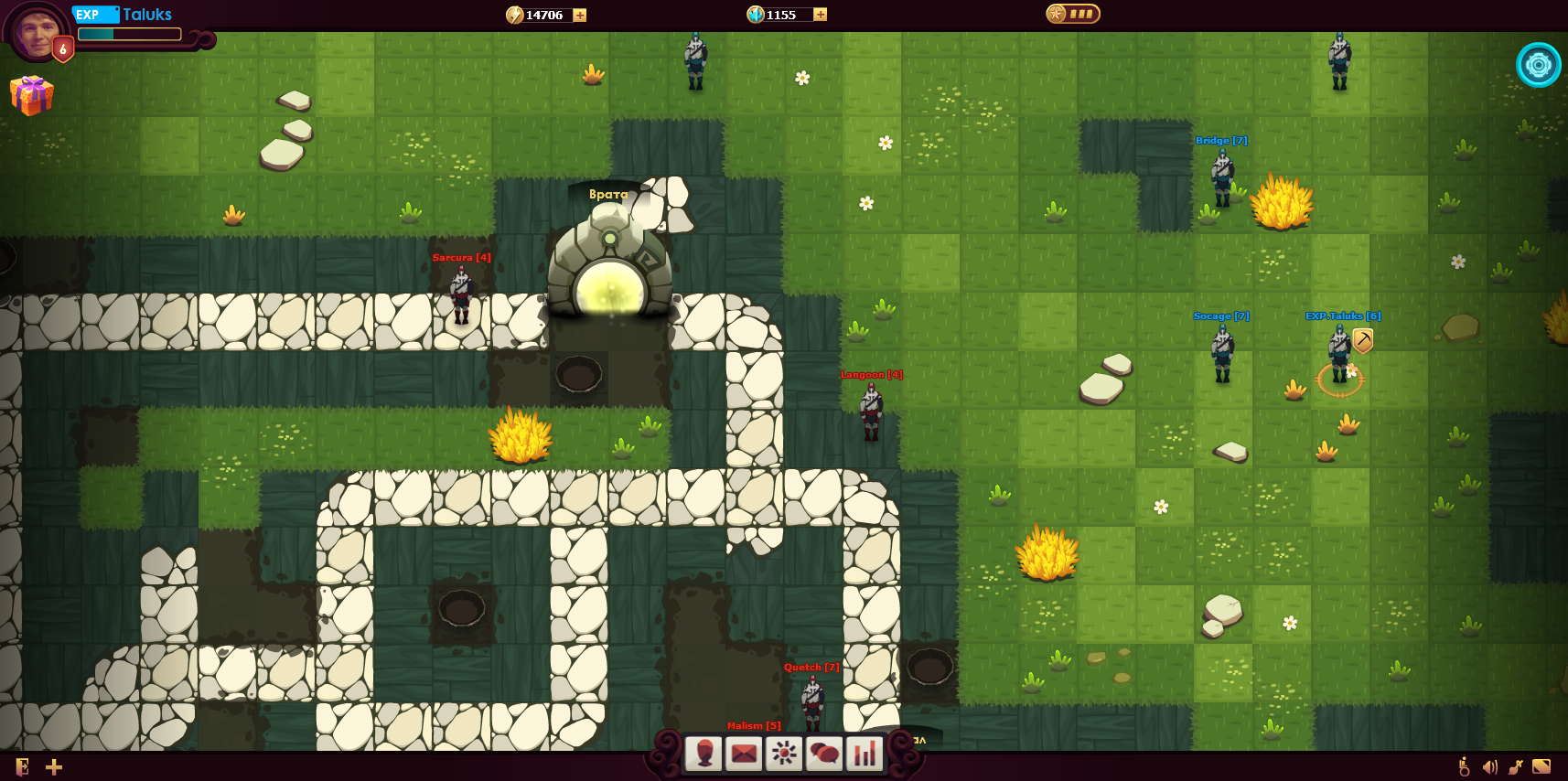1568x781 pixels.
Task: Open the cyan gear settings button
Action: click(x=1538, y=65)
